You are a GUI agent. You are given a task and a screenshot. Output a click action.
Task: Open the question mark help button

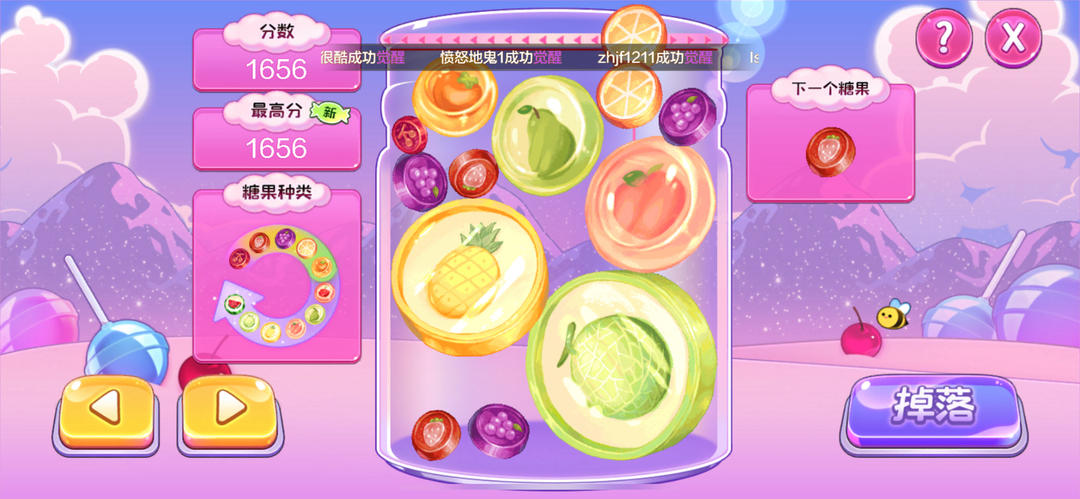click(943, 38)
